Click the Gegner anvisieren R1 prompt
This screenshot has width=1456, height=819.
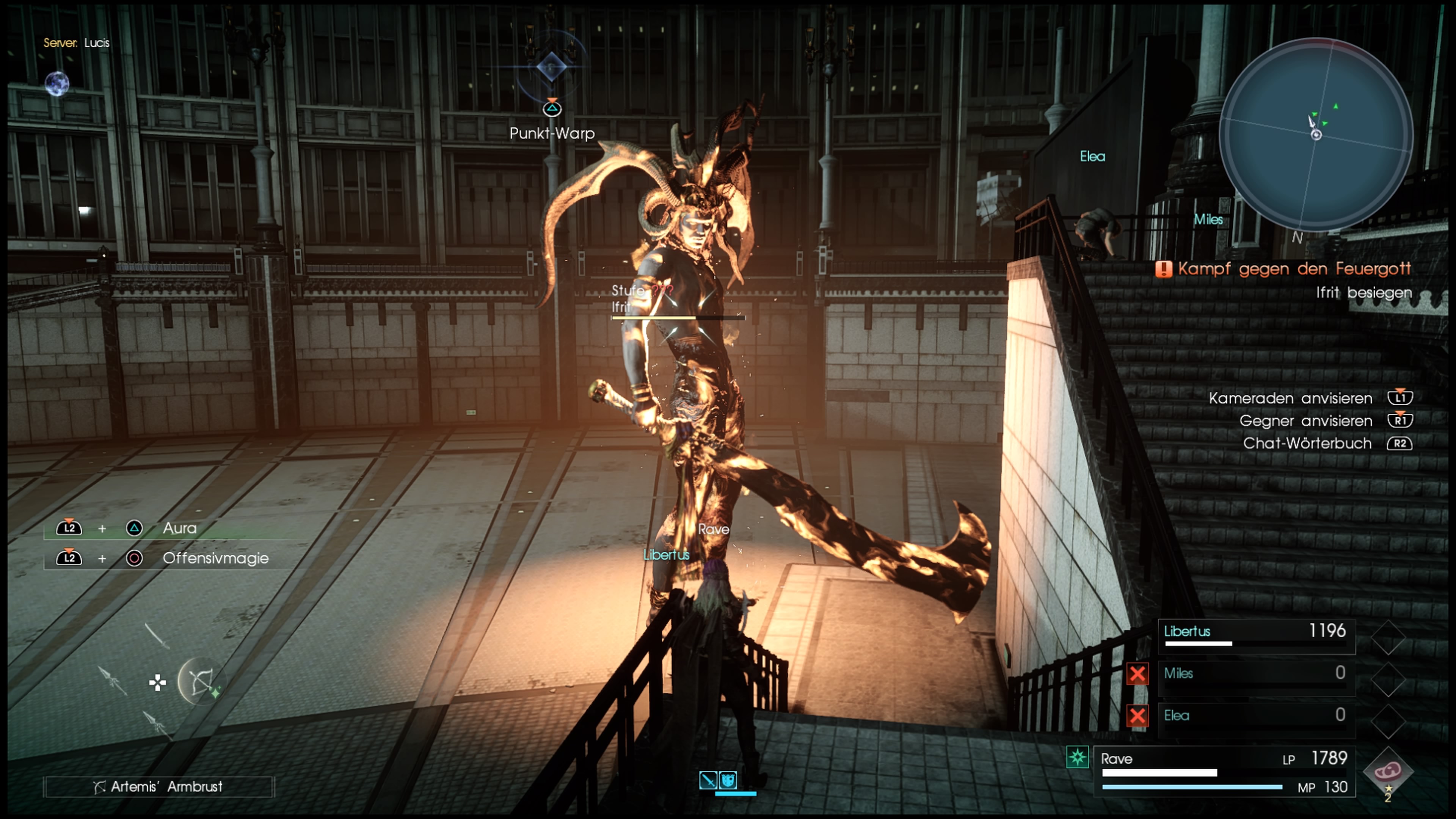1401,420
